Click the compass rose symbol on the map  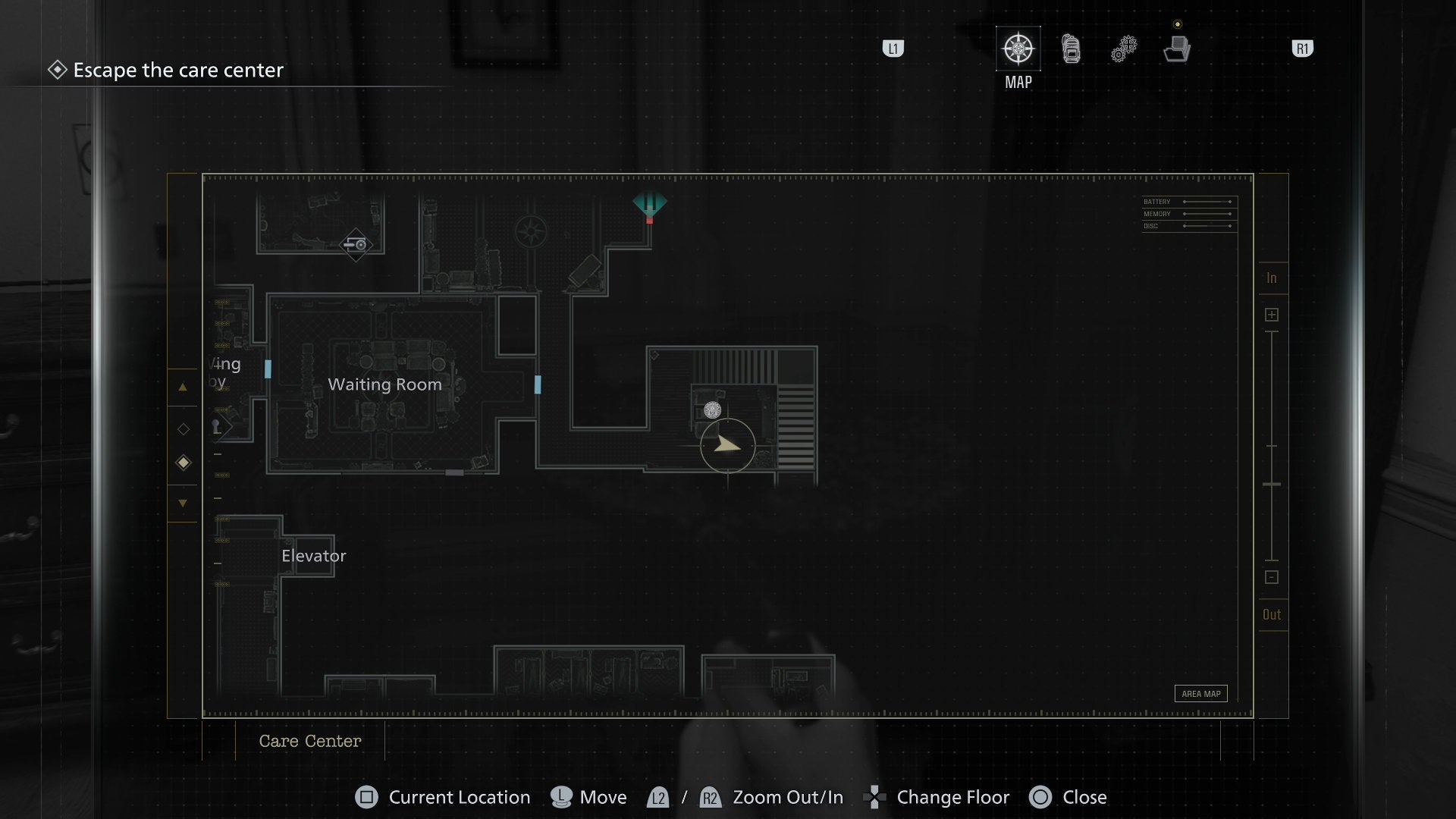[x=531, y=230]
